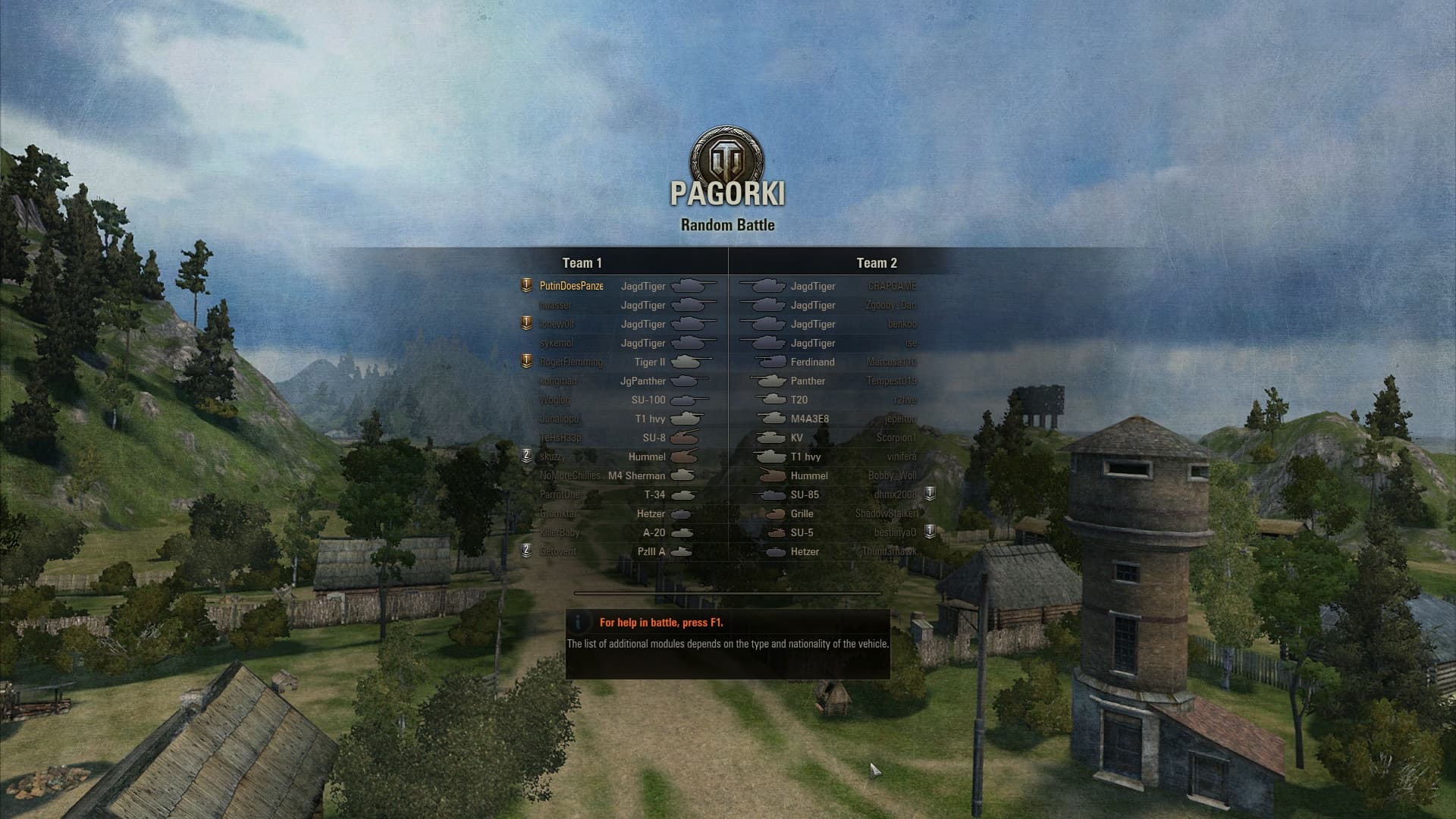Switch to the Team 2 header tab

(876, 263)
